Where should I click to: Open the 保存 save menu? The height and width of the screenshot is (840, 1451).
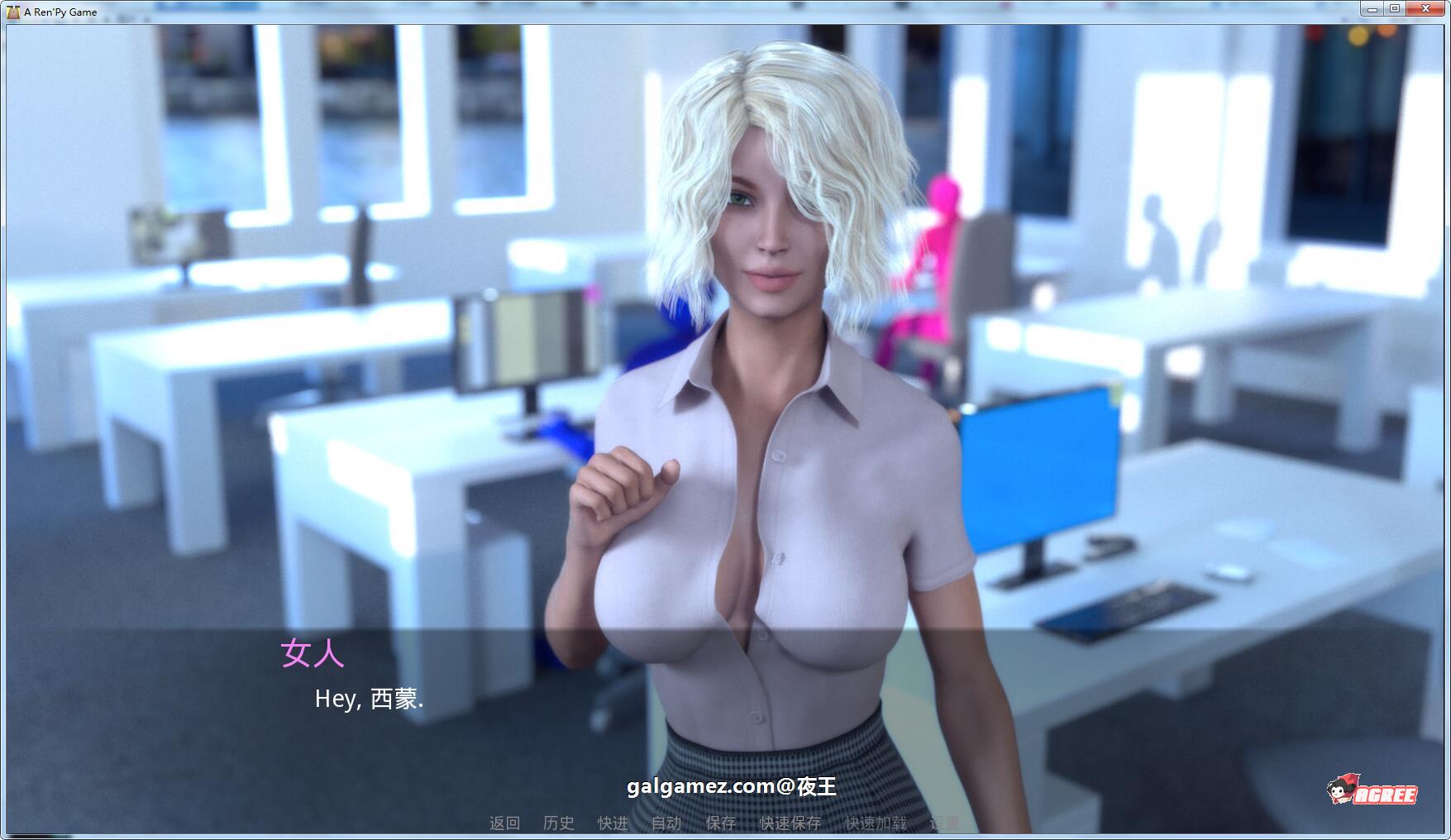tap(721, 824)
